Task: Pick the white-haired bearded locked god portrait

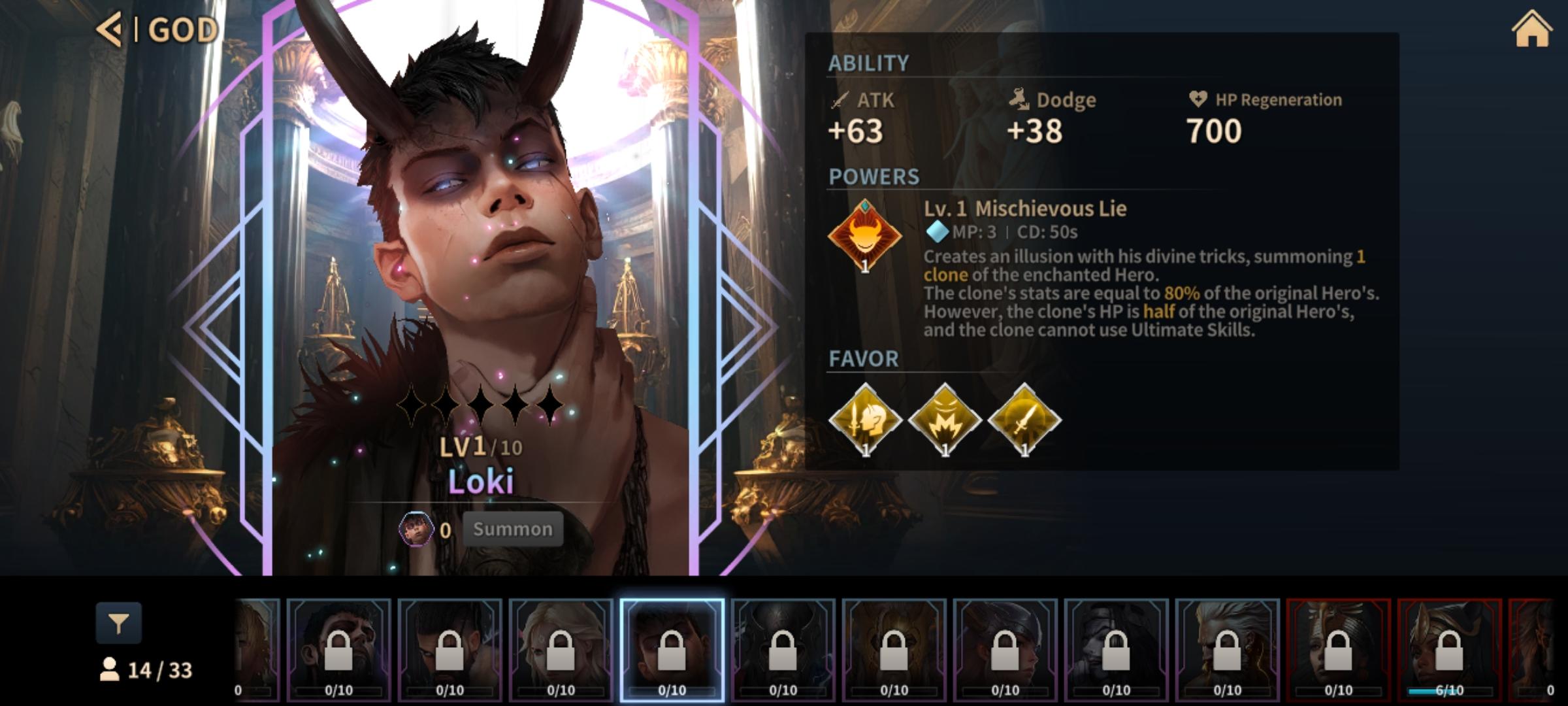Action: coord(1227,648)
